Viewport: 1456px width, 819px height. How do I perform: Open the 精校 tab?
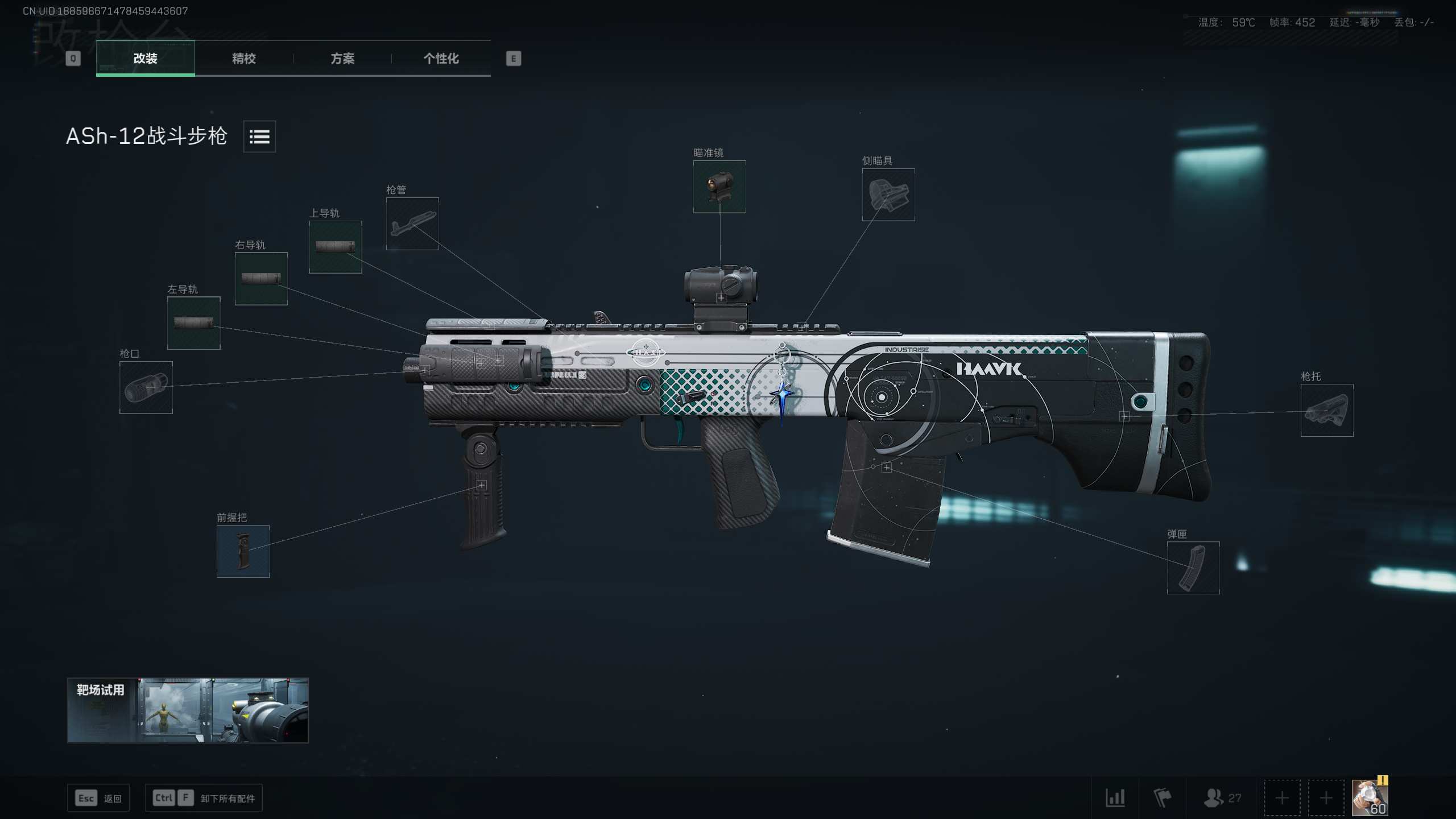pyautogui.click(x=243, y=58)
